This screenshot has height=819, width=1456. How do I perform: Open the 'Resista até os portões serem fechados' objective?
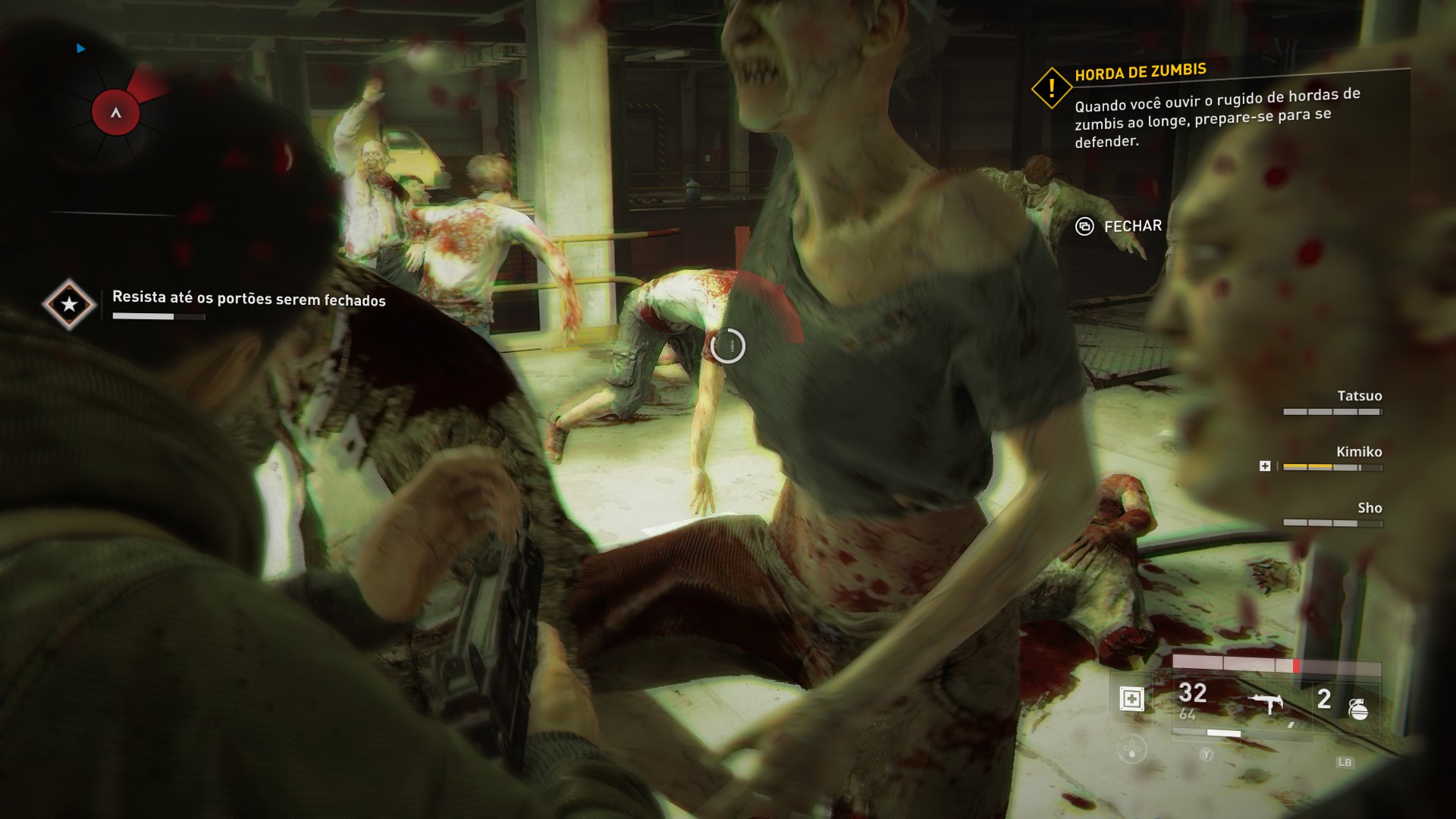tap(249, 299)
